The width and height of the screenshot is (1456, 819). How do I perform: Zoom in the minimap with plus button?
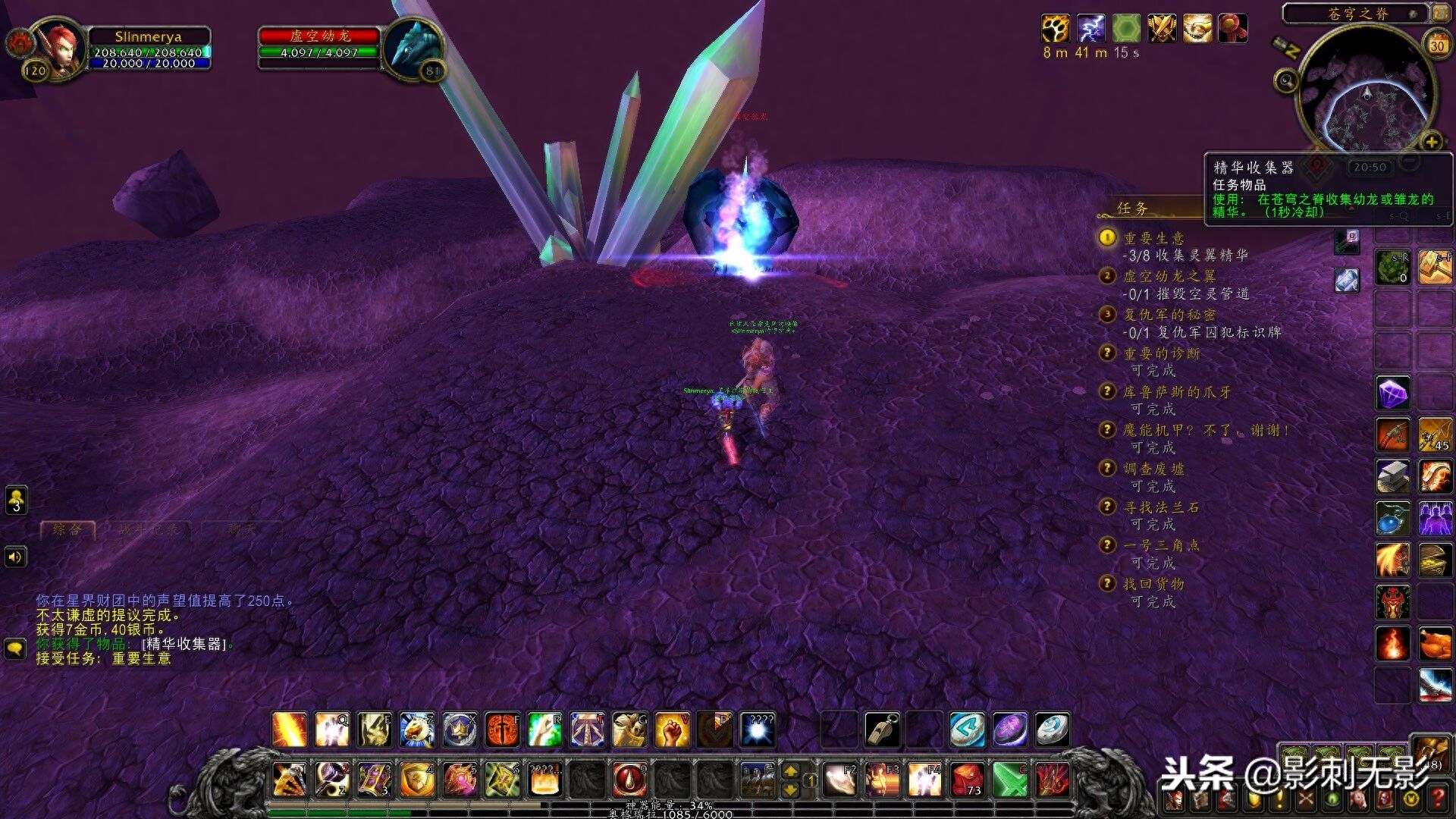(x=1431, y=142)
